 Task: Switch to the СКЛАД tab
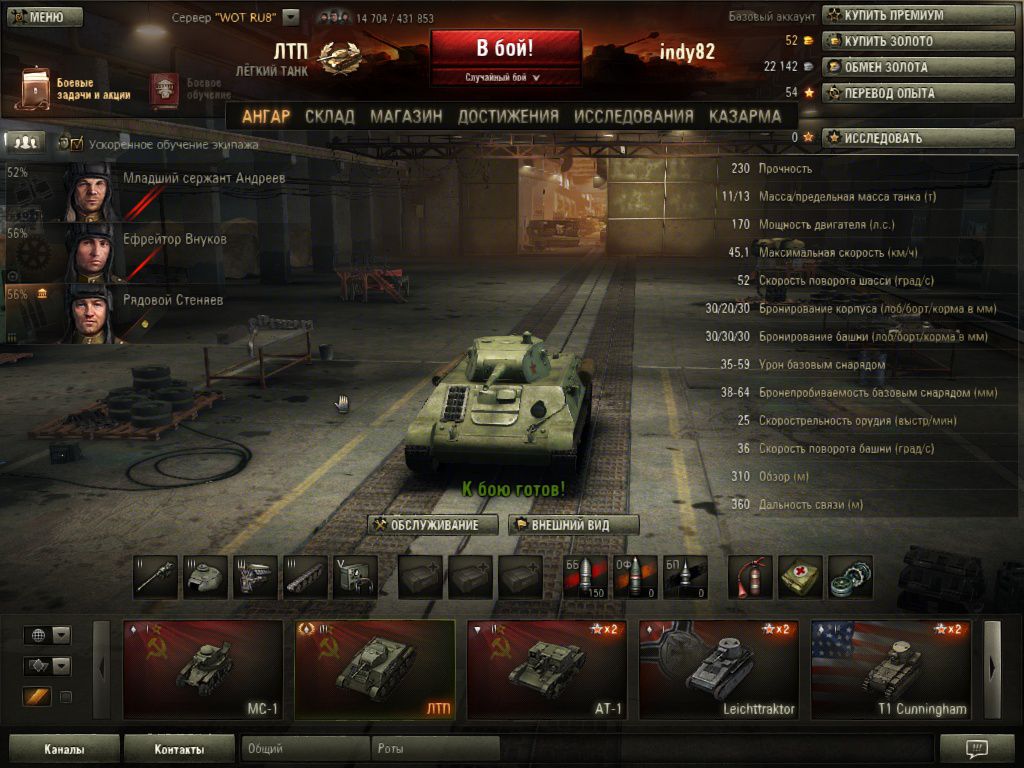(329, 116)
